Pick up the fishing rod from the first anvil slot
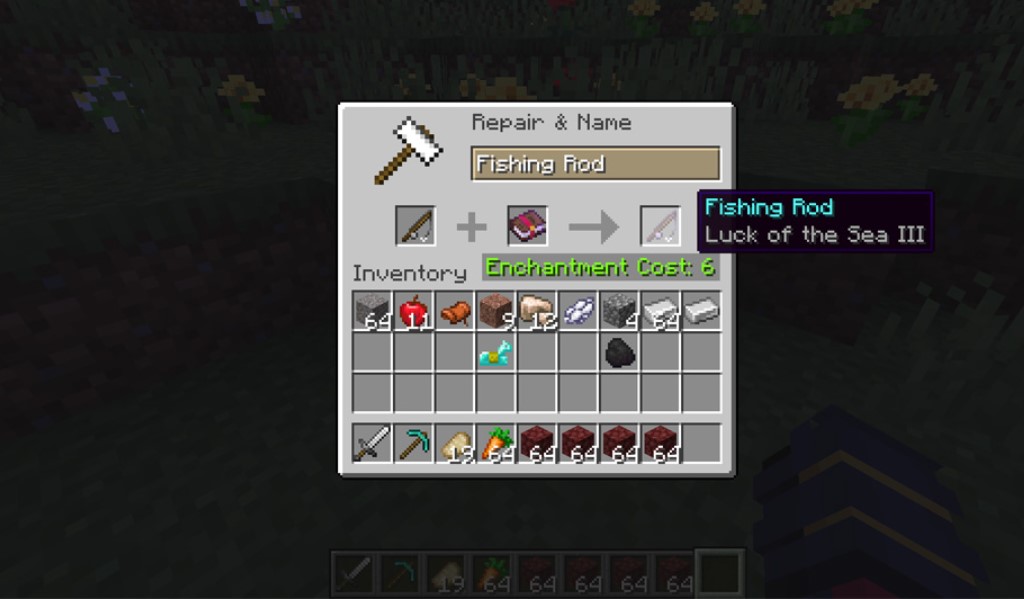1024x599 pixels. pos(414,226)
